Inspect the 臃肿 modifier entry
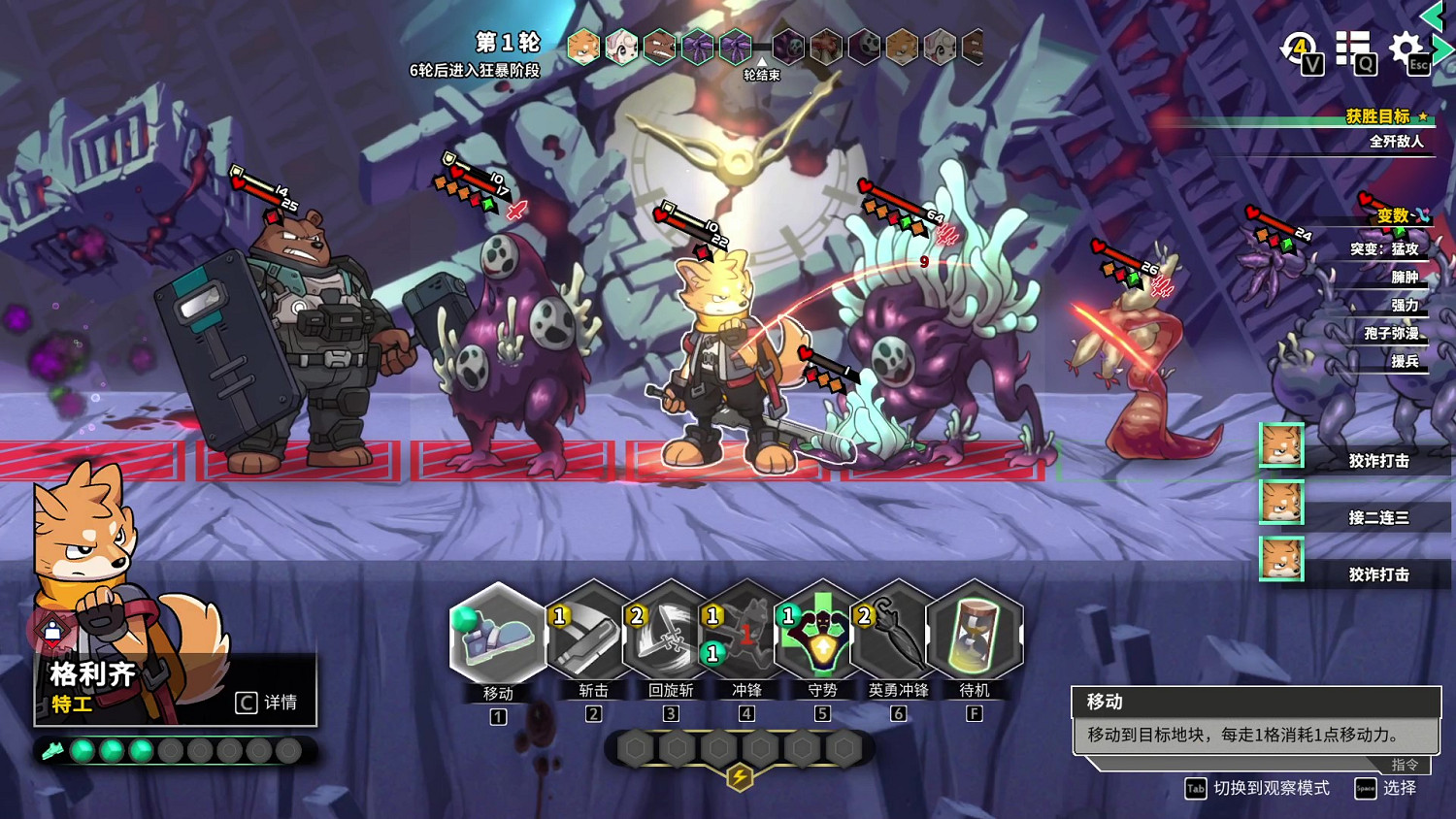 (x=1405, y=277)
